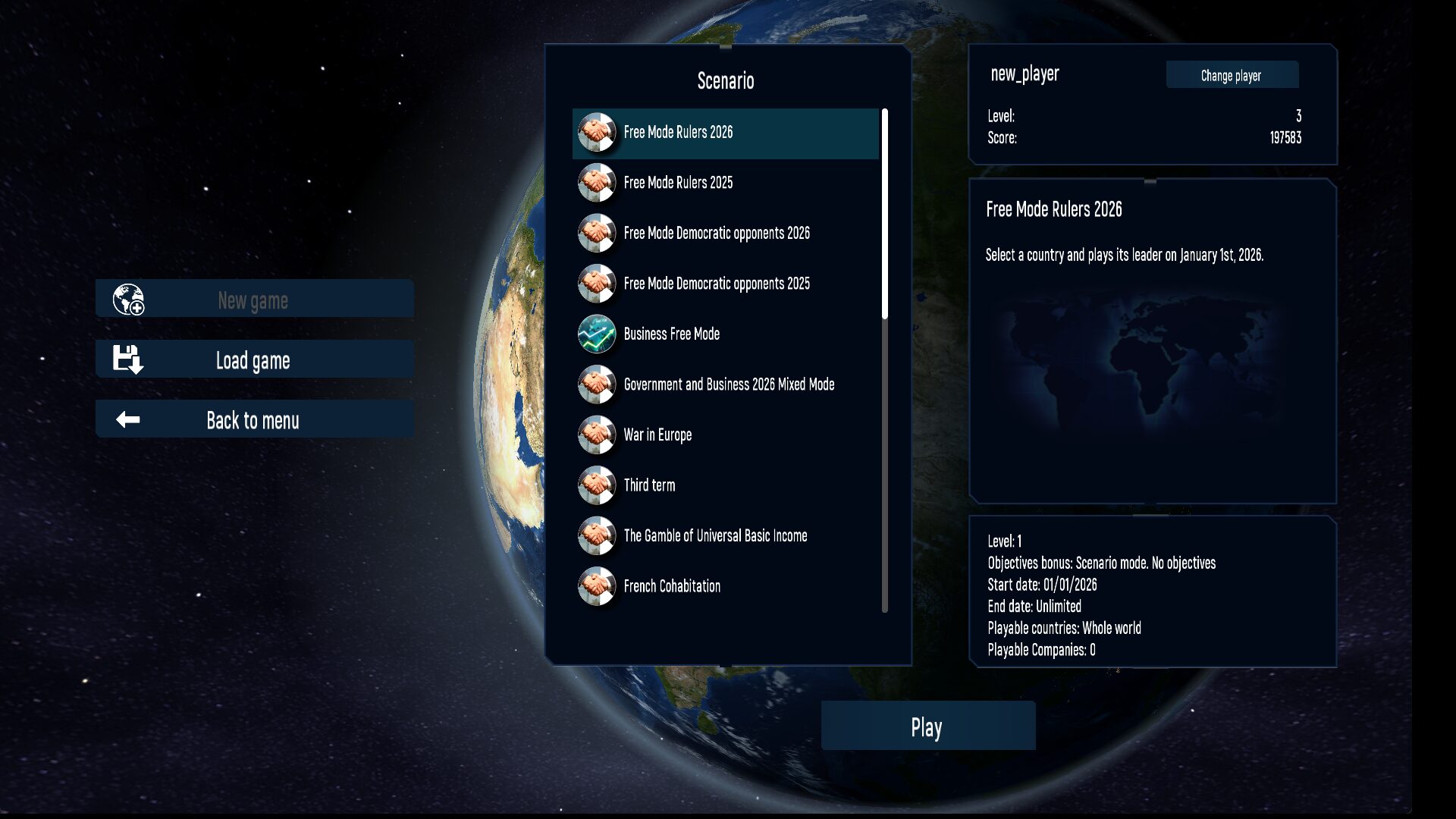This screenshot has width=1456, height=819.
Task: Go Back to menu
Action: (x=254, y=419)
